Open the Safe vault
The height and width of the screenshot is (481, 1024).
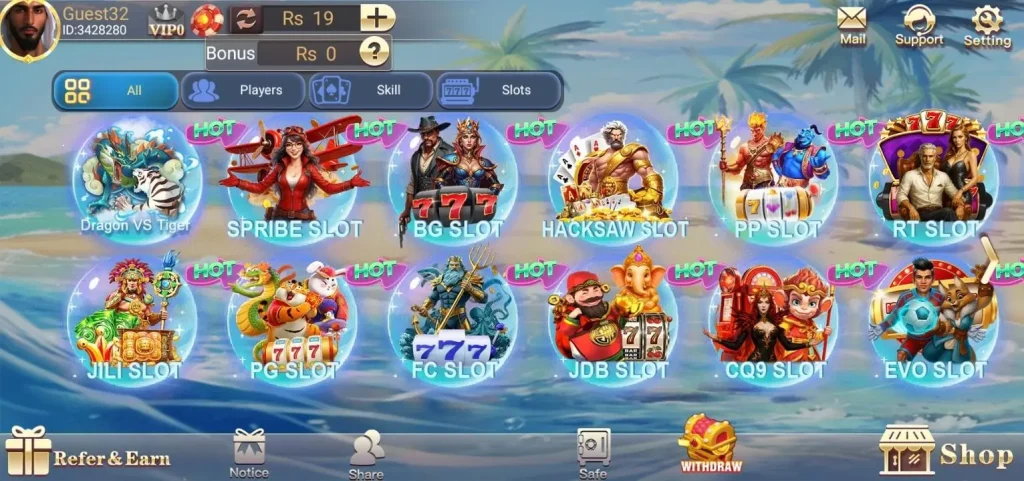click(593, 452)
